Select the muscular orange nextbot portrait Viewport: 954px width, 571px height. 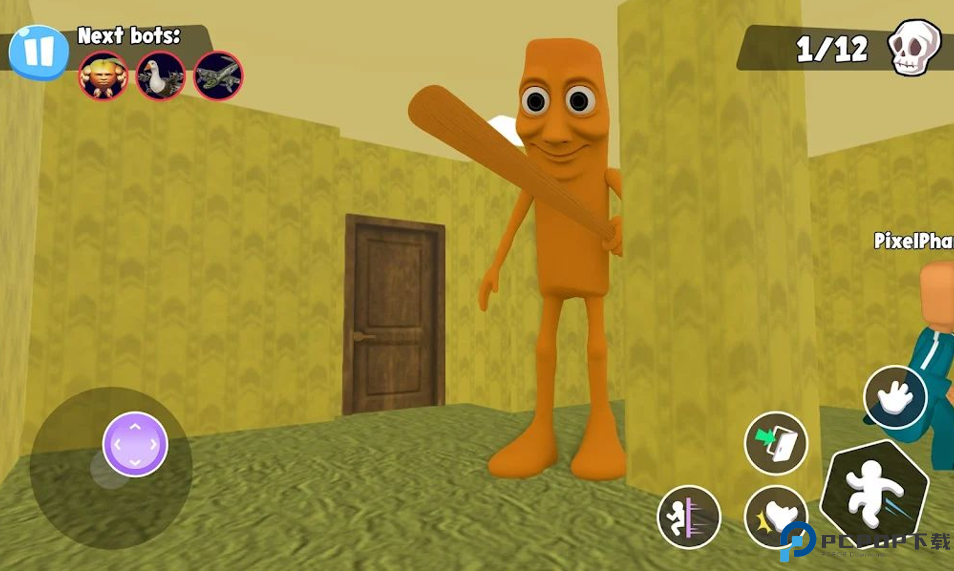pyautogui.click(x=104, y=76)
